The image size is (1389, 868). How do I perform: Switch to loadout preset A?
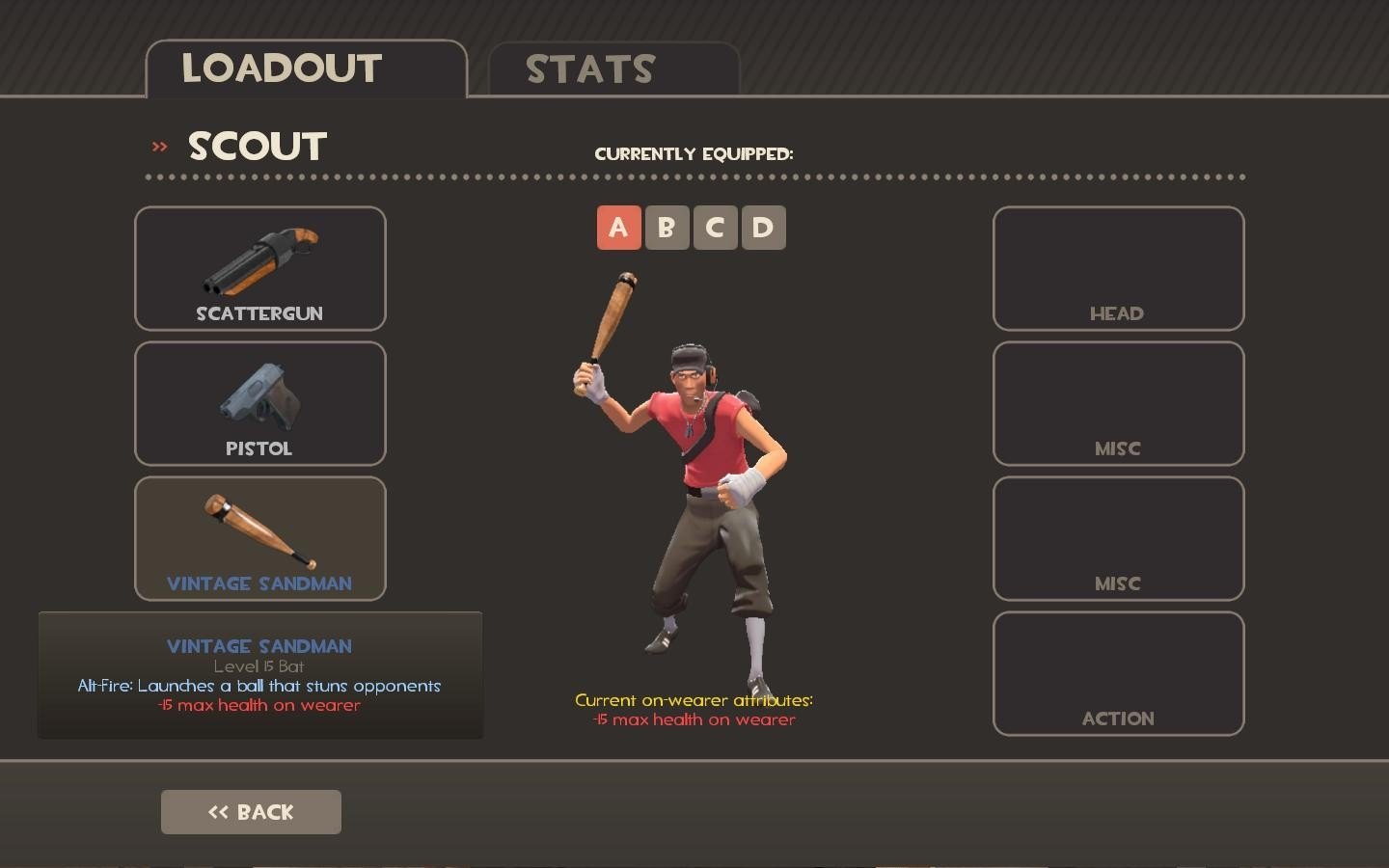point(618,228)
